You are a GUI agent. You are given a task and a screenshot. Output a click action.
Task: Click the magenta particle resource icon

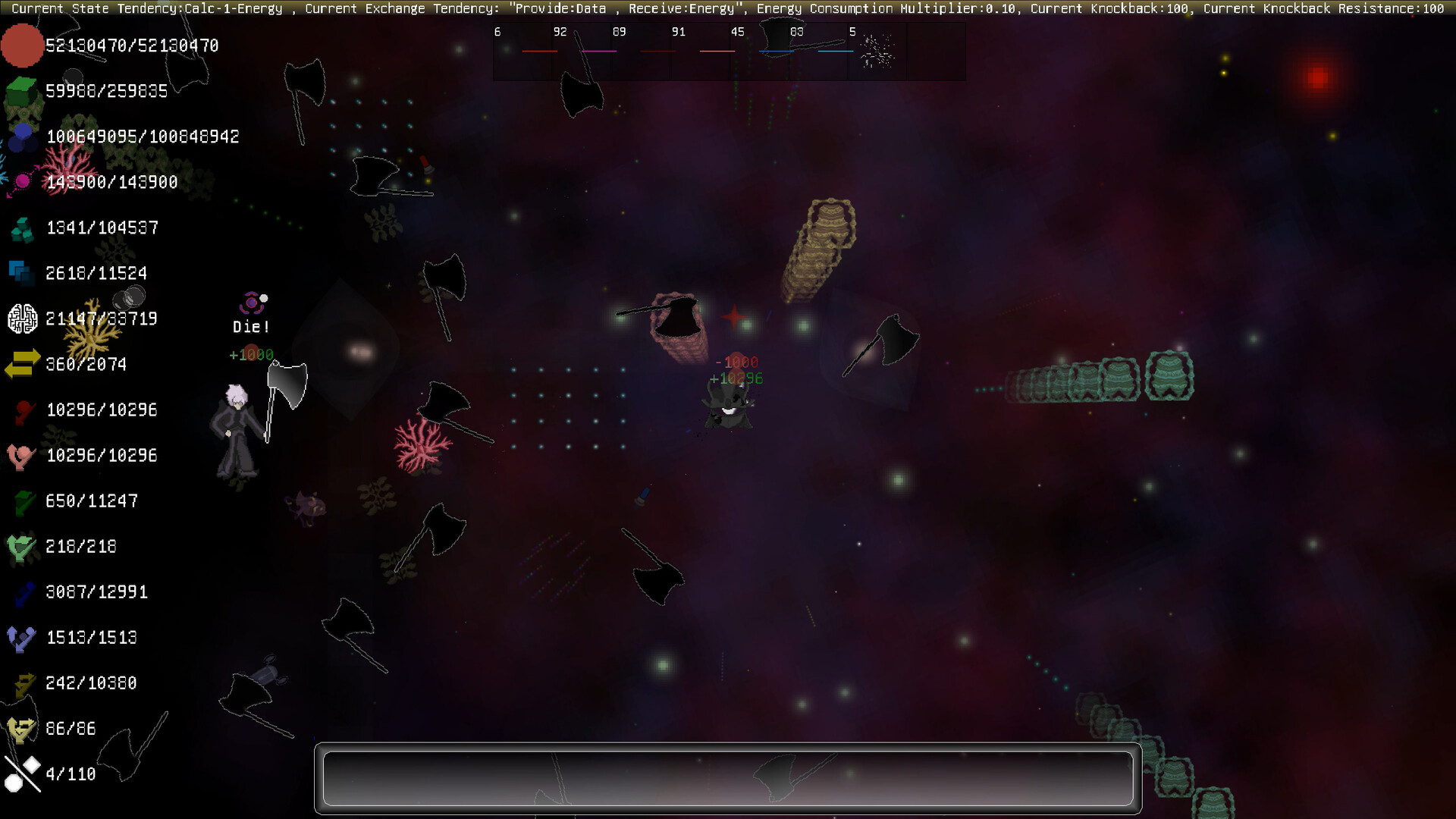(x=21, y=180)
